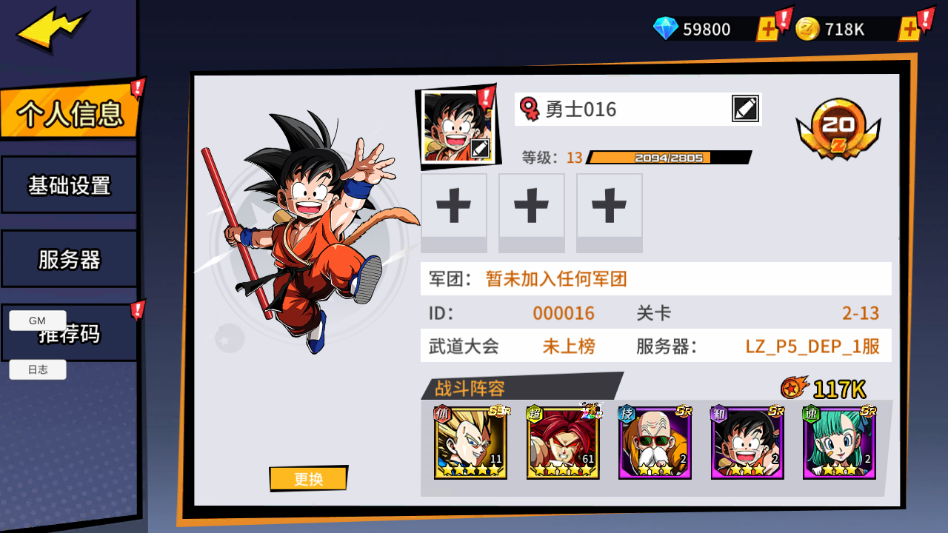Add more blue diamonds
The height and width of the screenshot is (533, 948).
pos(768,29)
